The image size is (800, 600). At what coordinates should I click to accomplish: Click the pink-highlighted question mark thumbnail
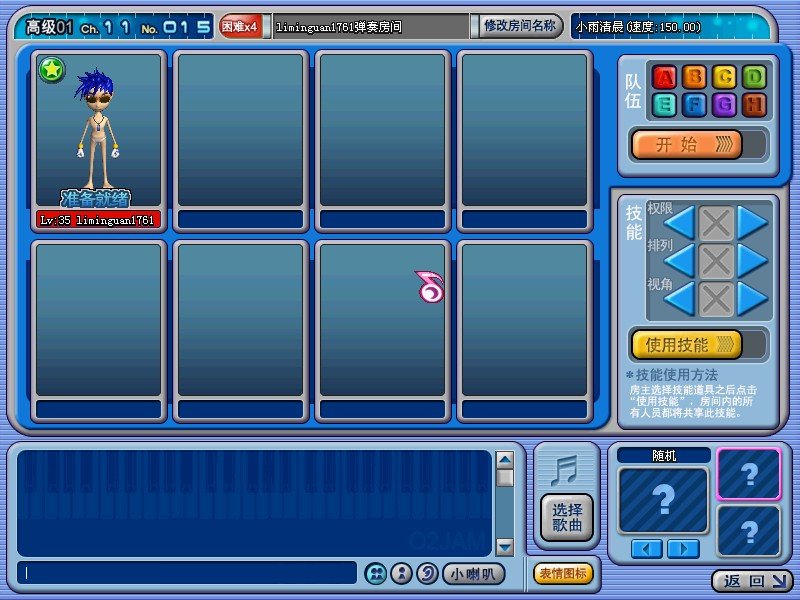(748, 473)
